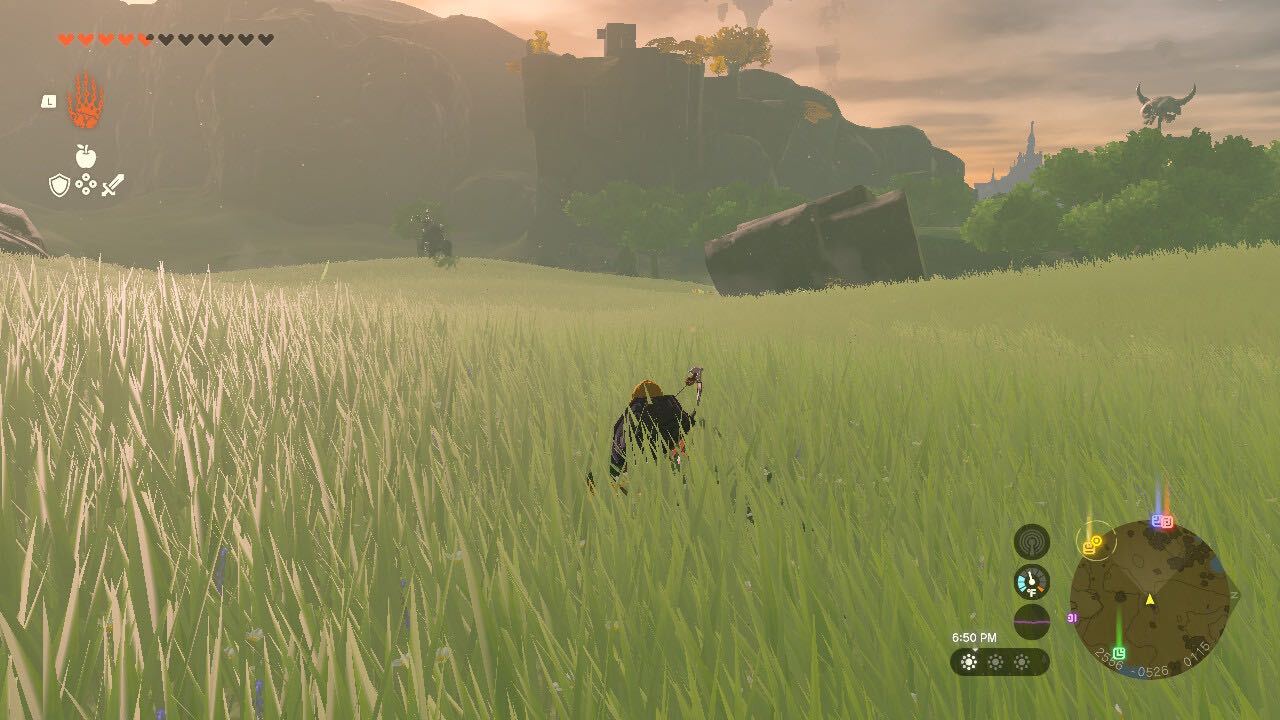Select the middle weather forecast icon
Image resolution: width=1280 pixels, height=720 pixels.
click(x=995, y=661)
